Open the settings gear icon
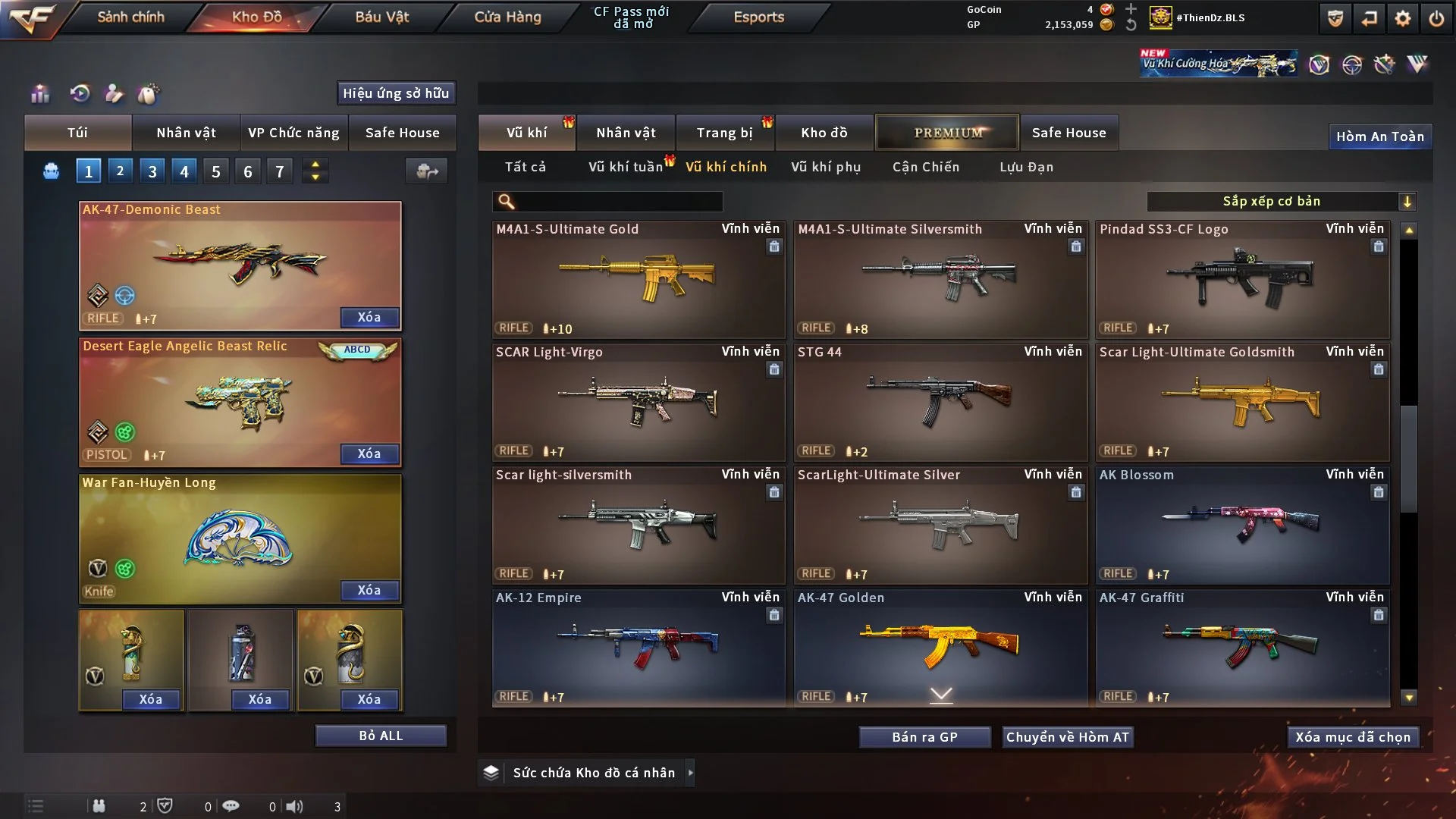 1402,18
